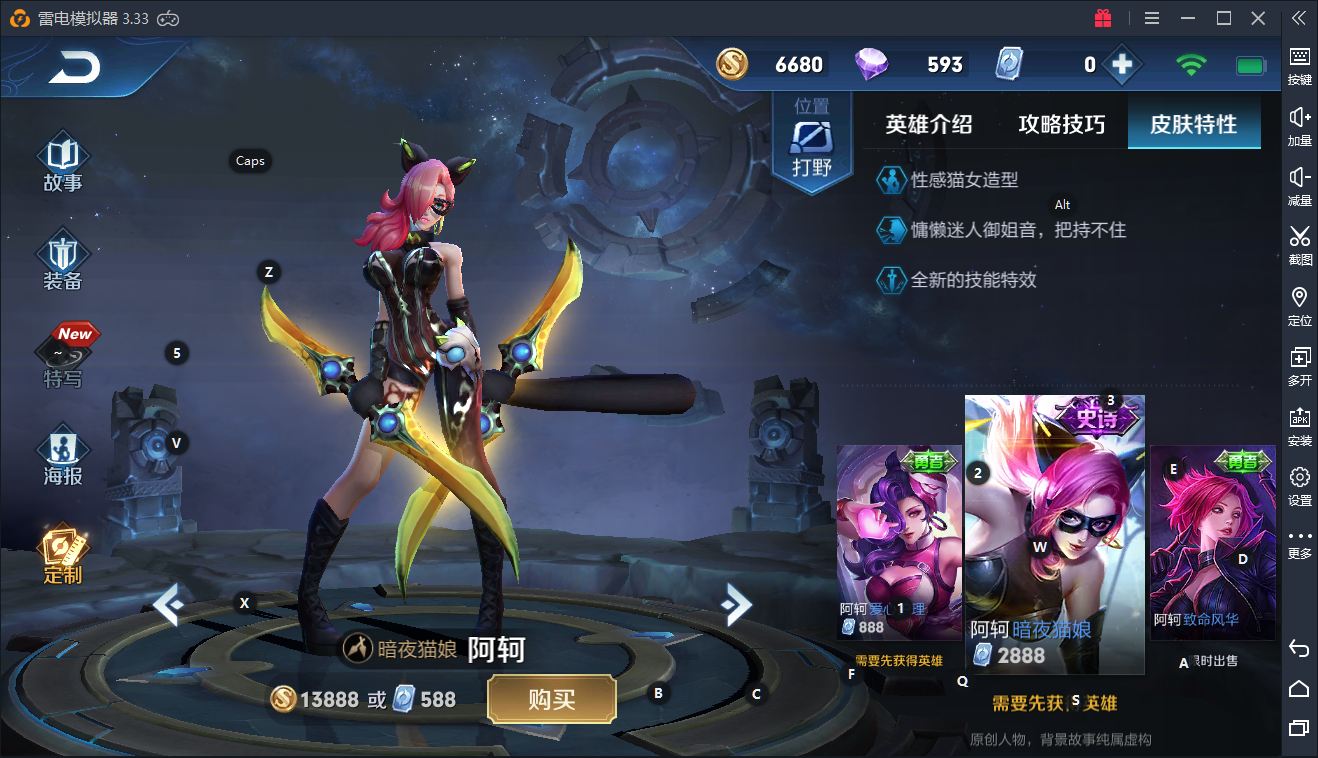Go back using the return arrow
The width and height of the screenshot is (1318, 758).
(75, 68)
